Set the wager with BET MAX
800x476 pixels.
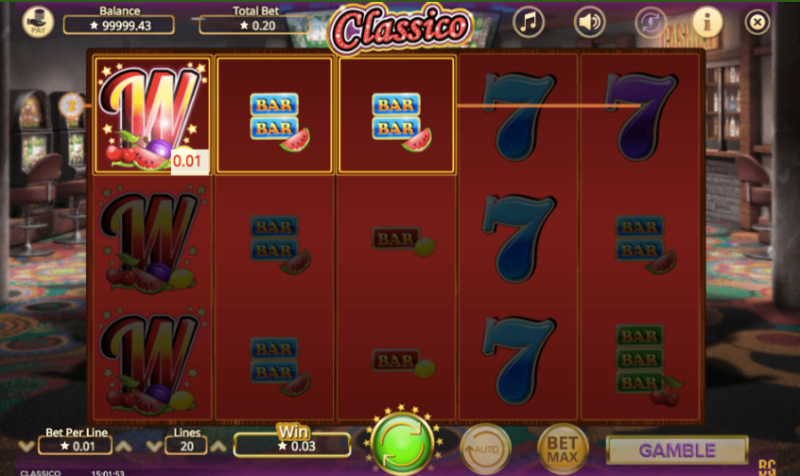coord(562,447)
